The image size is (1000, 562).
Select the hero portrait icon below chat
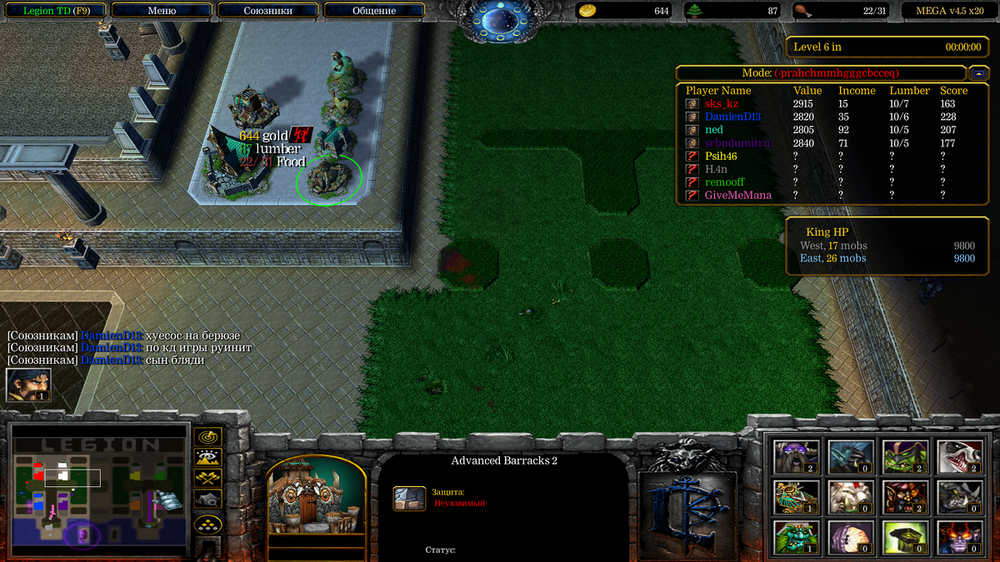pos(28,385)
